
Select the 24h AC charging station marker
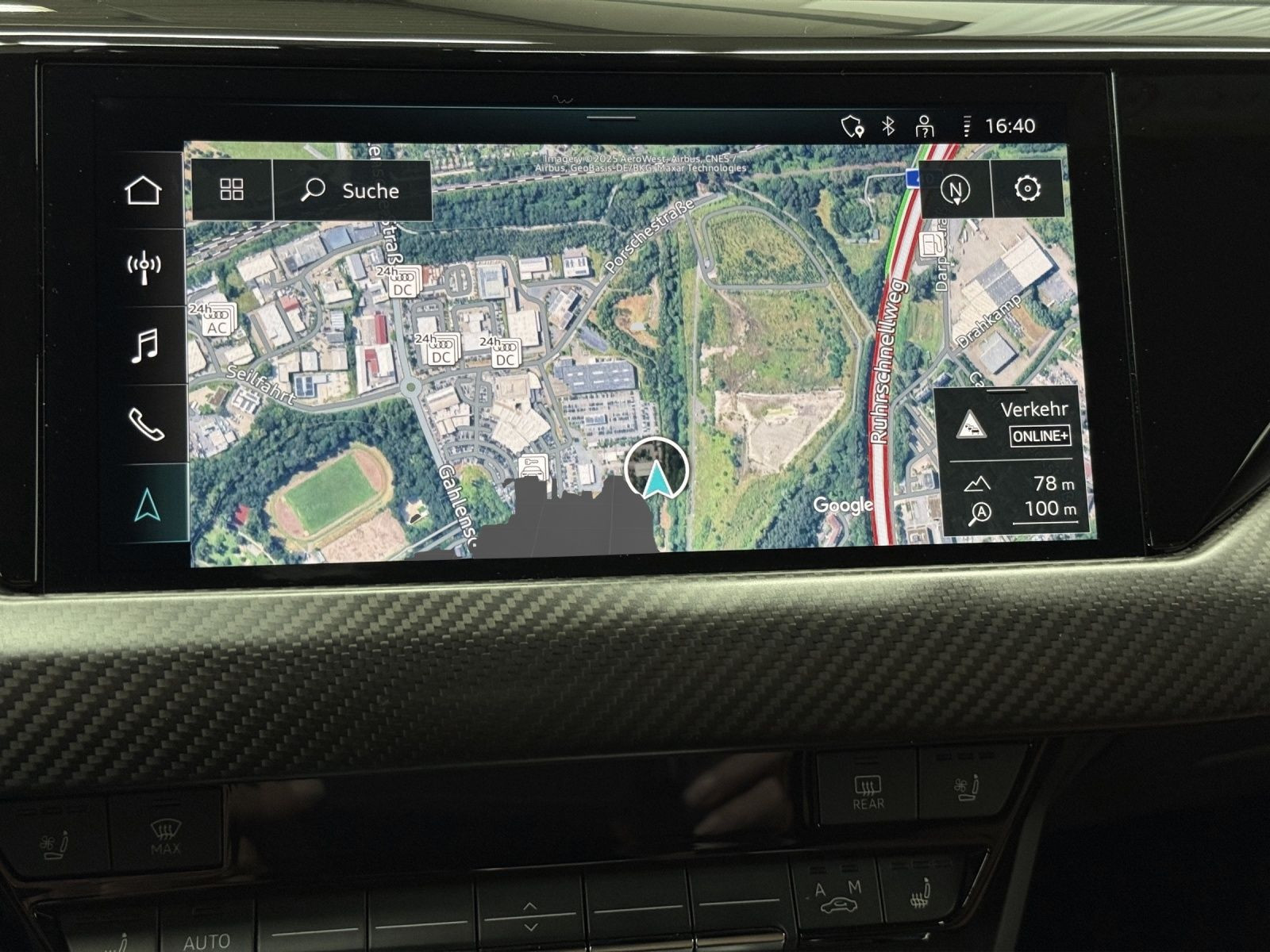pos(215,320)
